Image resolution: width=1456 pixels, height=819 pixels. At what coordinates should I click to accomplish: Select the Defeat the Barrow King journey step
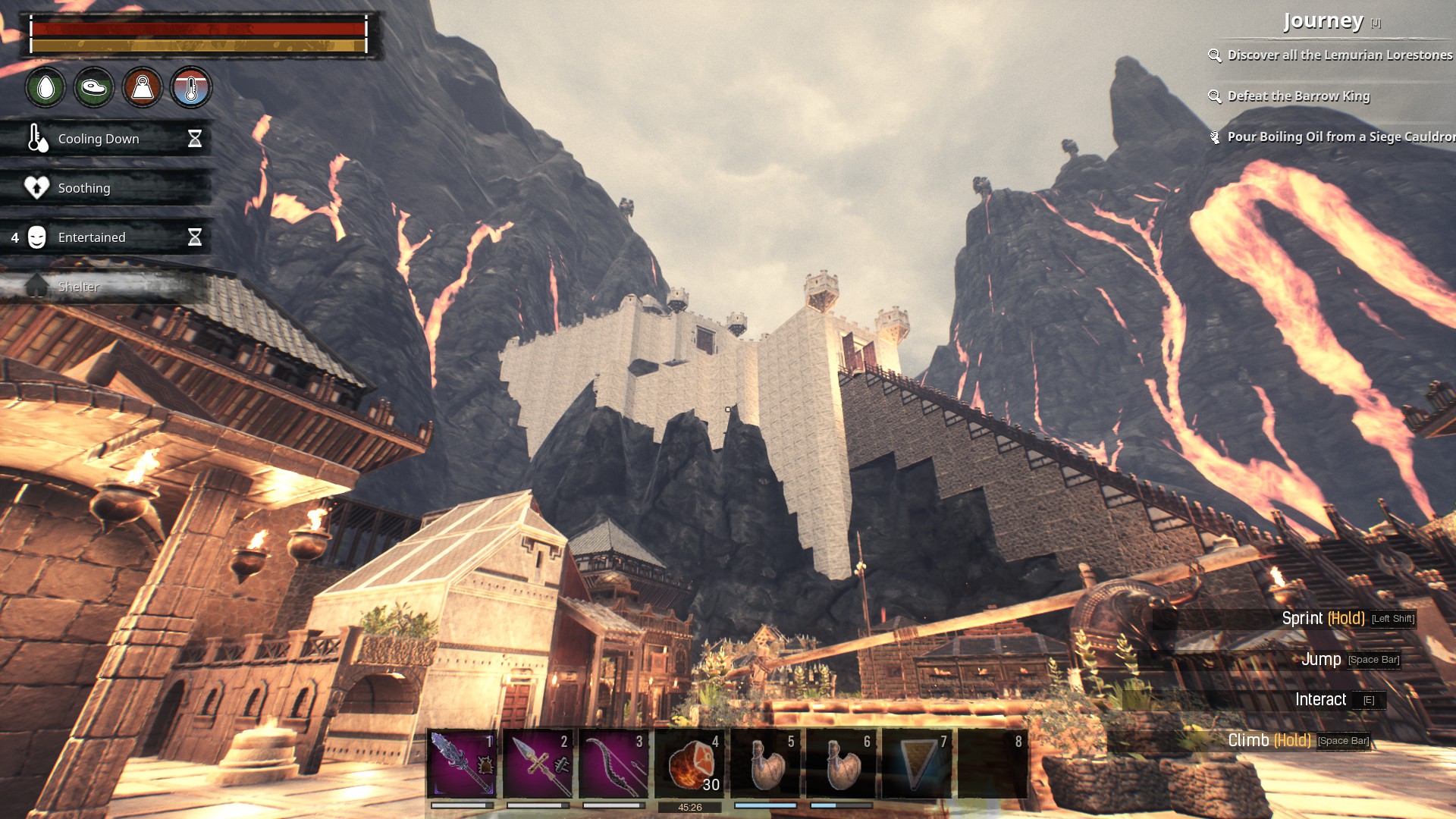pos(1298,96)
